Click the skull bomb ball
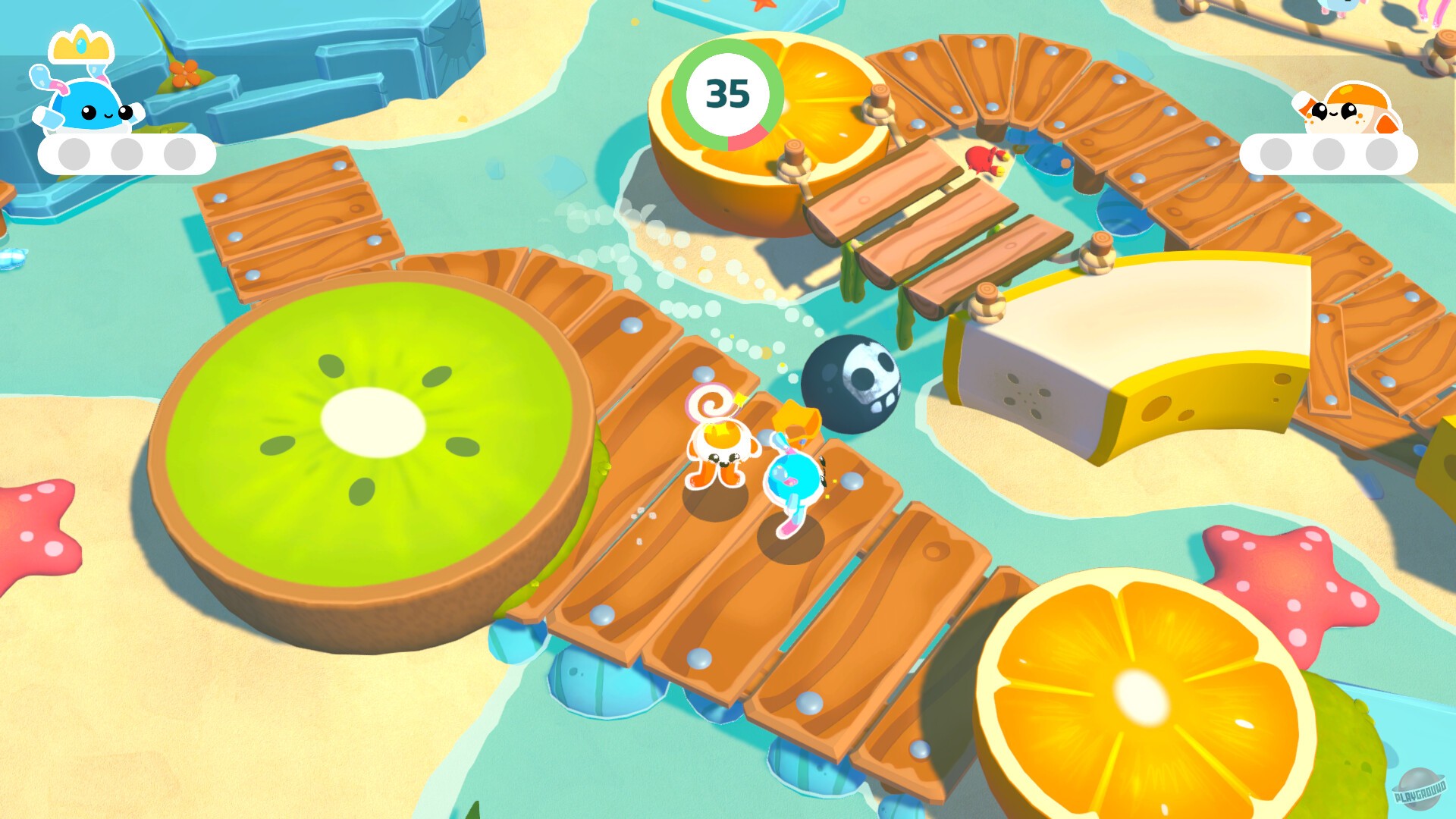This screenshot has height=819, width=1456. tap(849, 383)
